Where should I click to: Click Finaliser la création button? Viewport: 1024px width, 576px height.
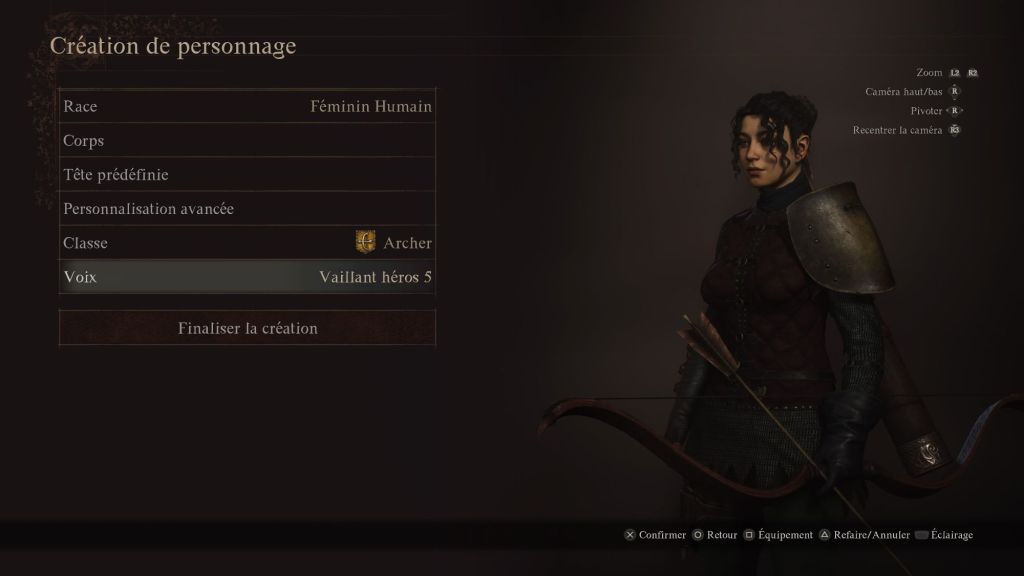(247, 328)
